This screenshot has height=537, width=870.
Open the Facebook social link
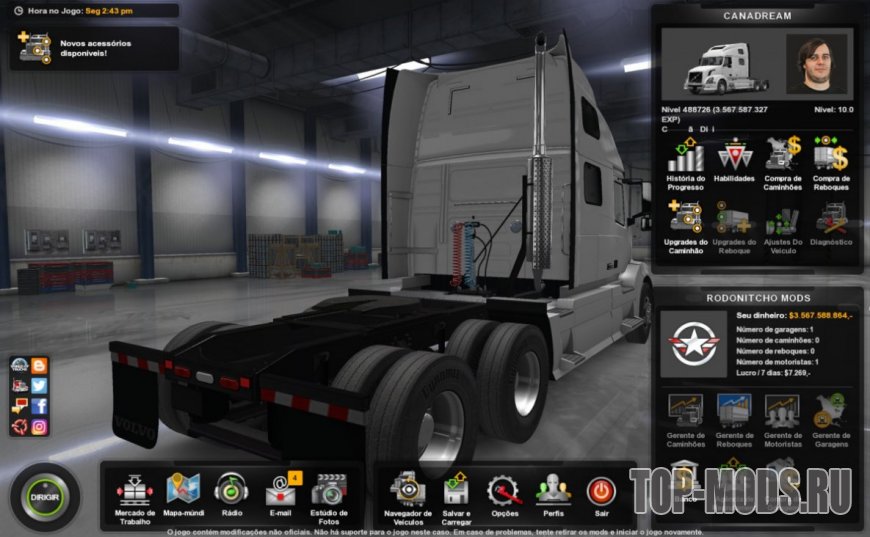tap(39, 406)
